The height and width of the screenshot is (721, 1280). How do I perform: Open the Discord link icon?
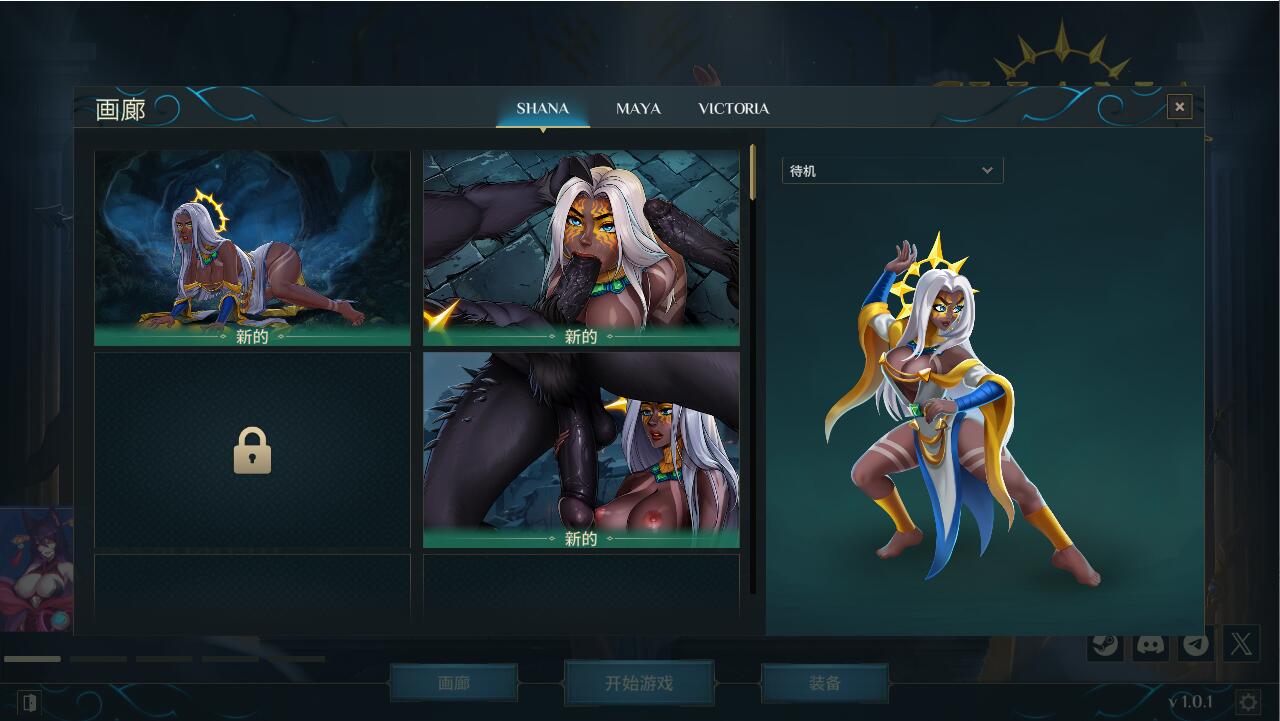[1150, 643]
